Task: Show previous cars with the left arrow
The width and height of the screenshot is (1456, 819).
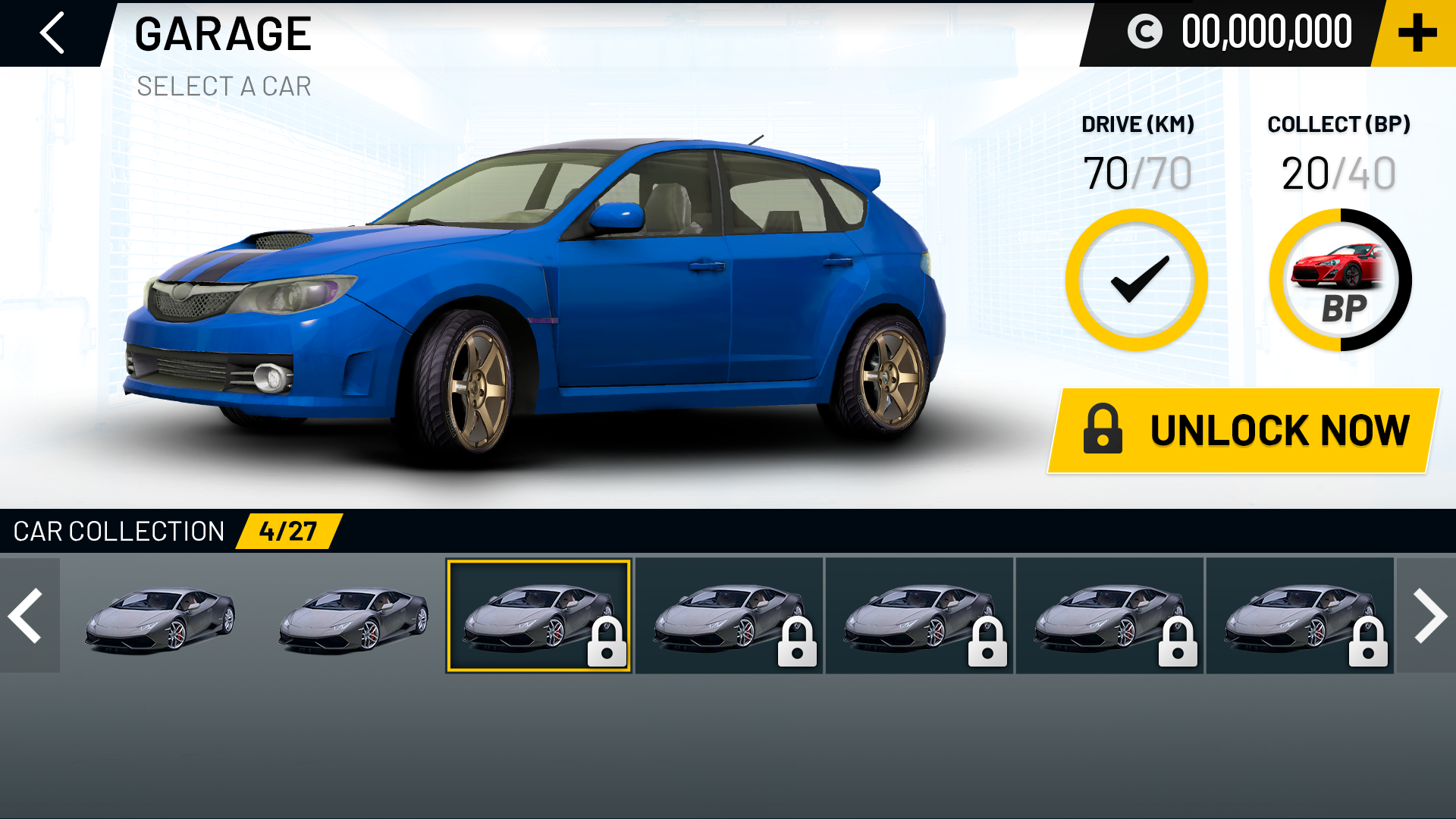Action: click(x=29, y=616)
